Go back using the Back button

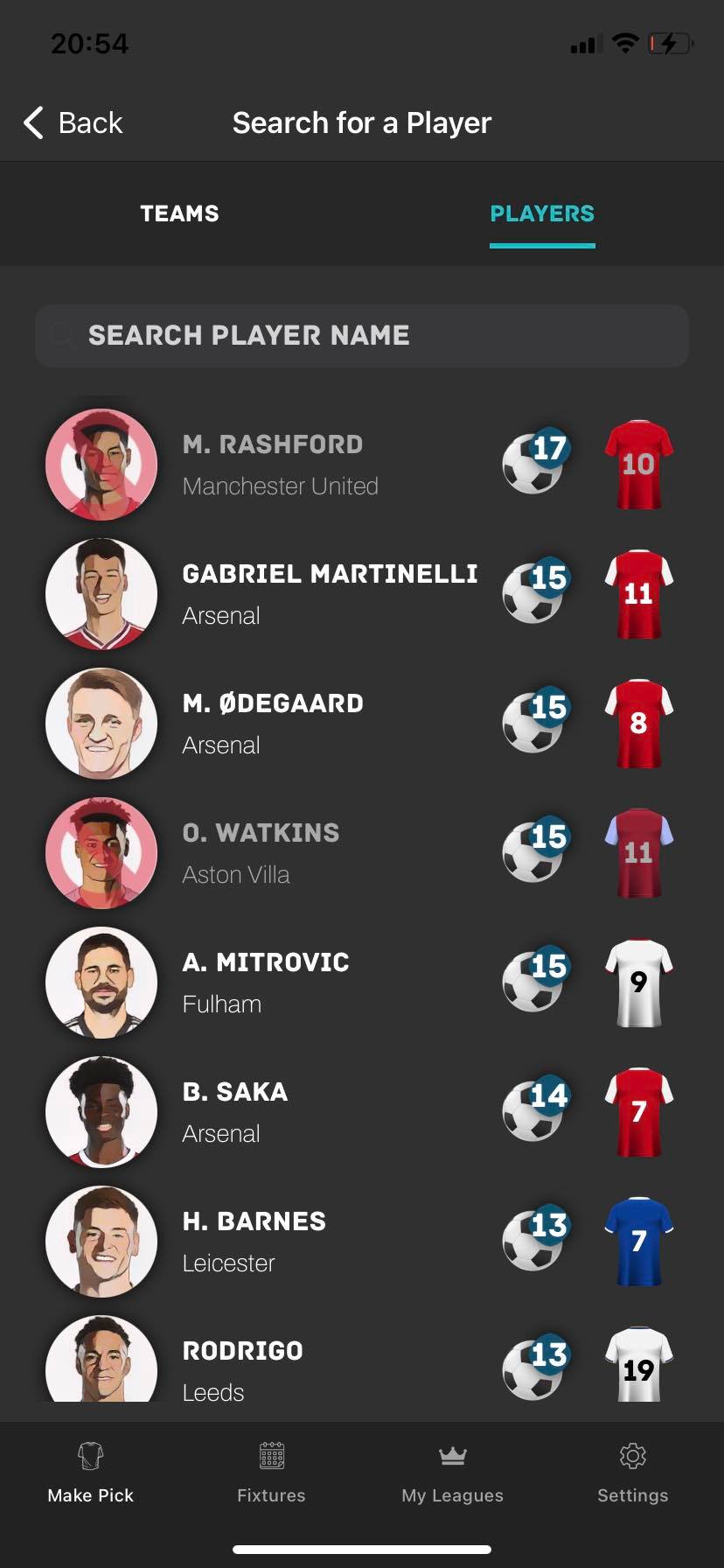(73, 123)
